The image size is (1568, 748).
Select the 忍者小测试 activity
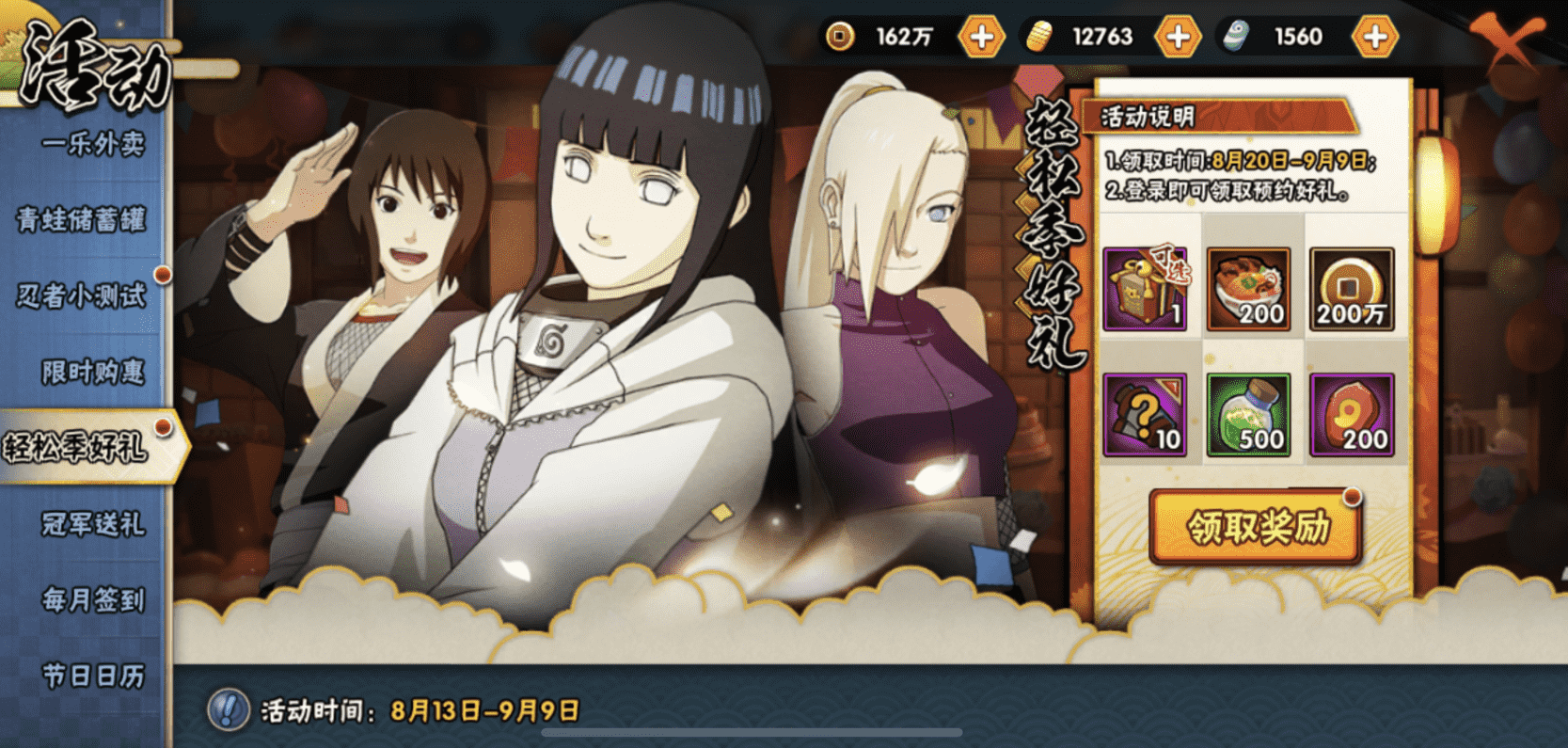point(83,295)
